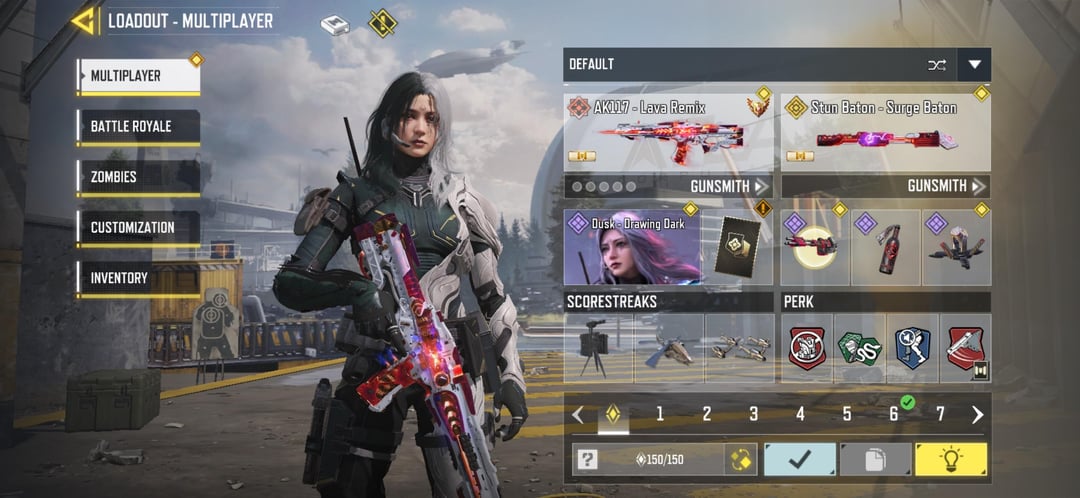Open Gunsmith for the Stun Baton
This screenshot has width=1080, height=498.
[x=946, y=186]
